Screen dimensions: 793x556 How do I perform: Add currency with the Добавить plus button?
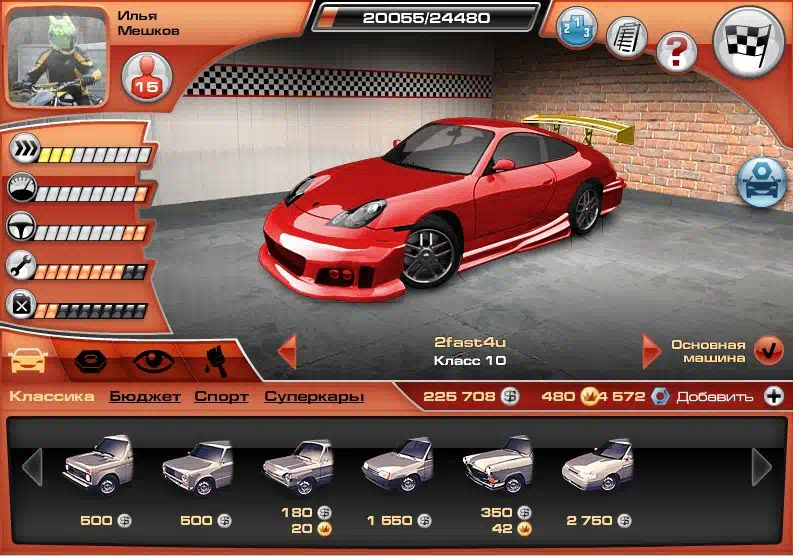point(773,397)
